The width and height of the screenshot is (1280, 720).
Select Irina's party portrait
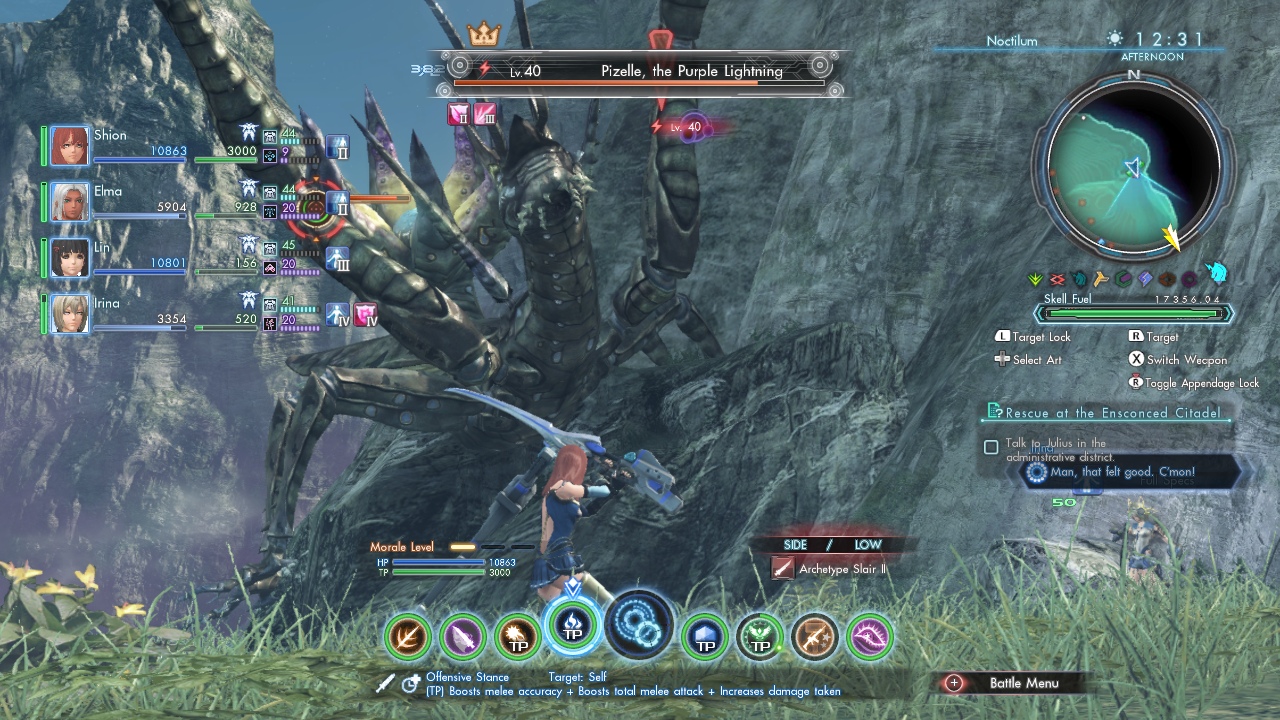tap(70, 314)
